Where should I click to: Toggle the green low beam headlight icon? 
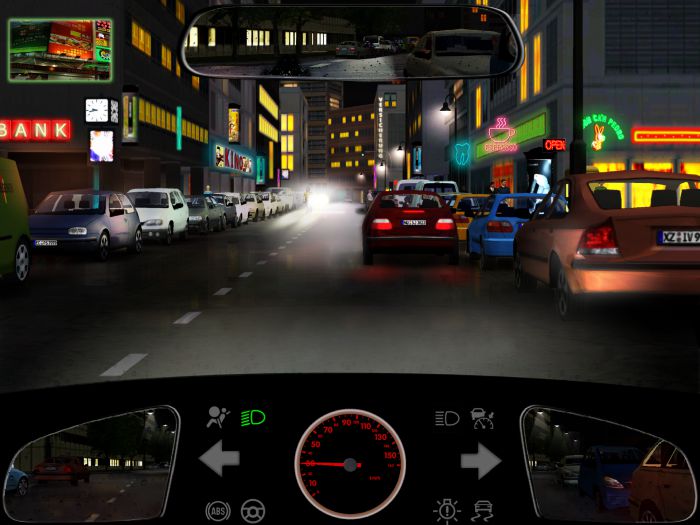252,417
